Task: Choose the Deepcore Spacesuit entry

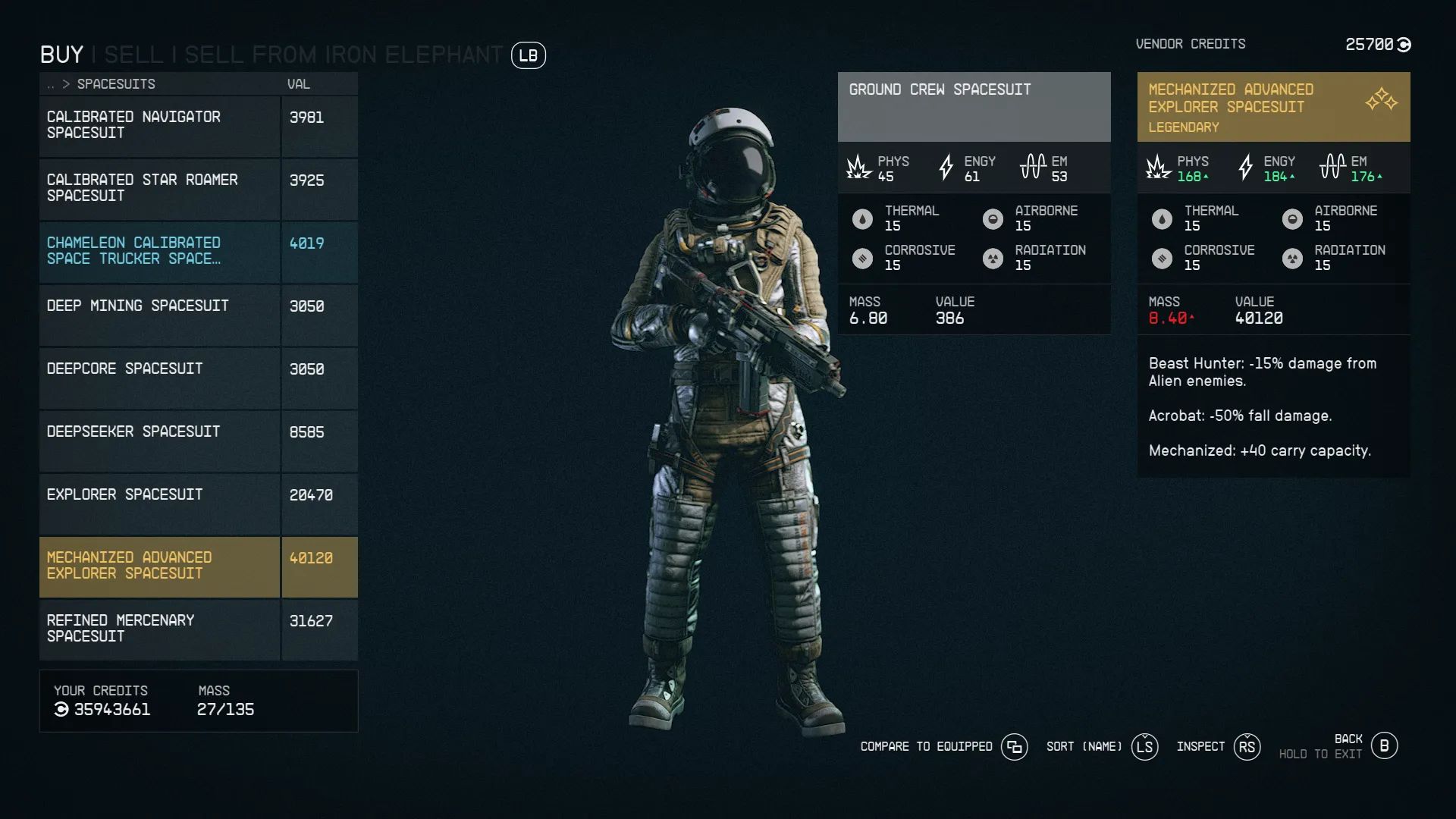Action: tap(159, 377)
